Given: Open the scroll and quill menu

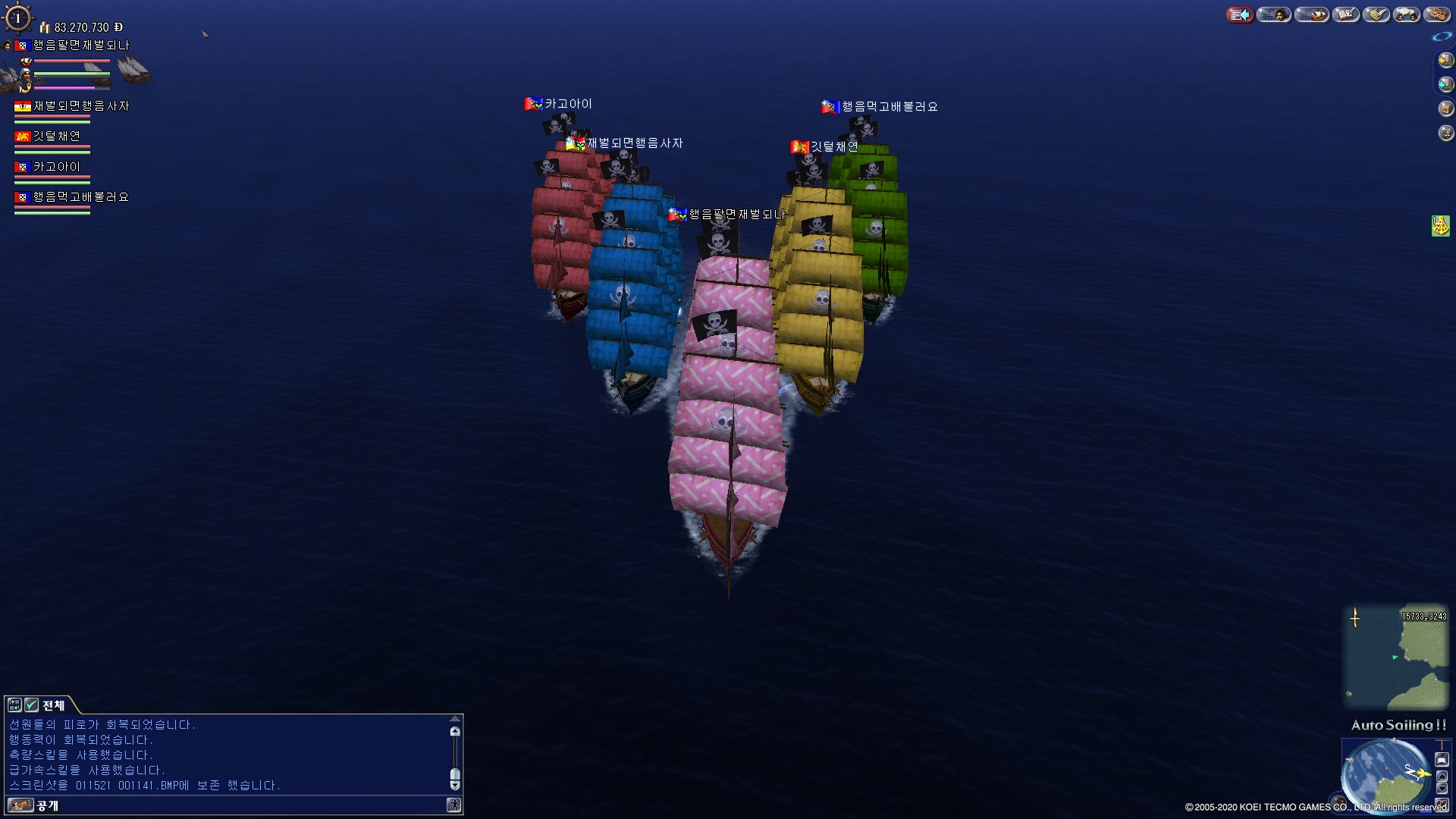Looking at the screenshot, I should point(1376,14).
